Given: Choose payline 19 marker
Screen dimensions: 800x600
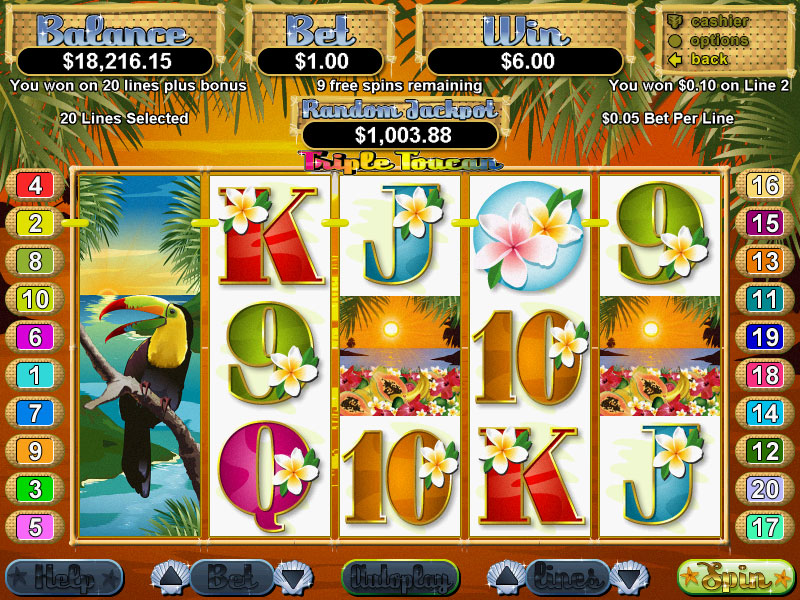Looking at the screenshot, I should tap(765, 336).
